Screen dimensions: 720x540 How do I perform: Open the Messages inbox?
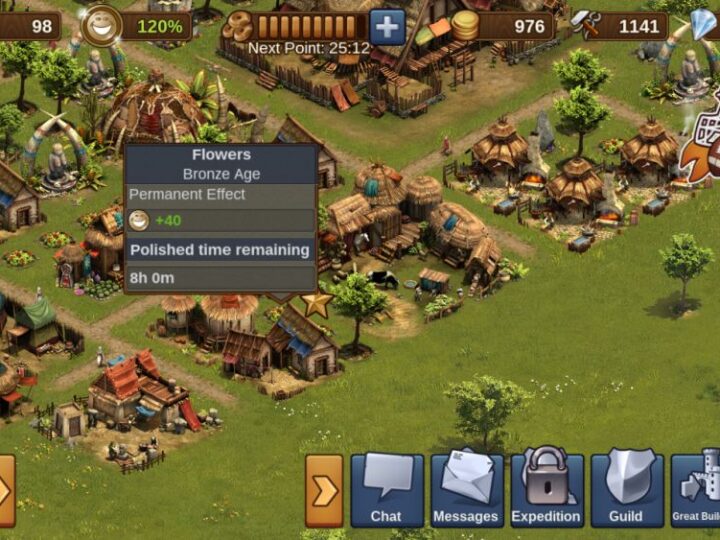click(x=466, y=490)
